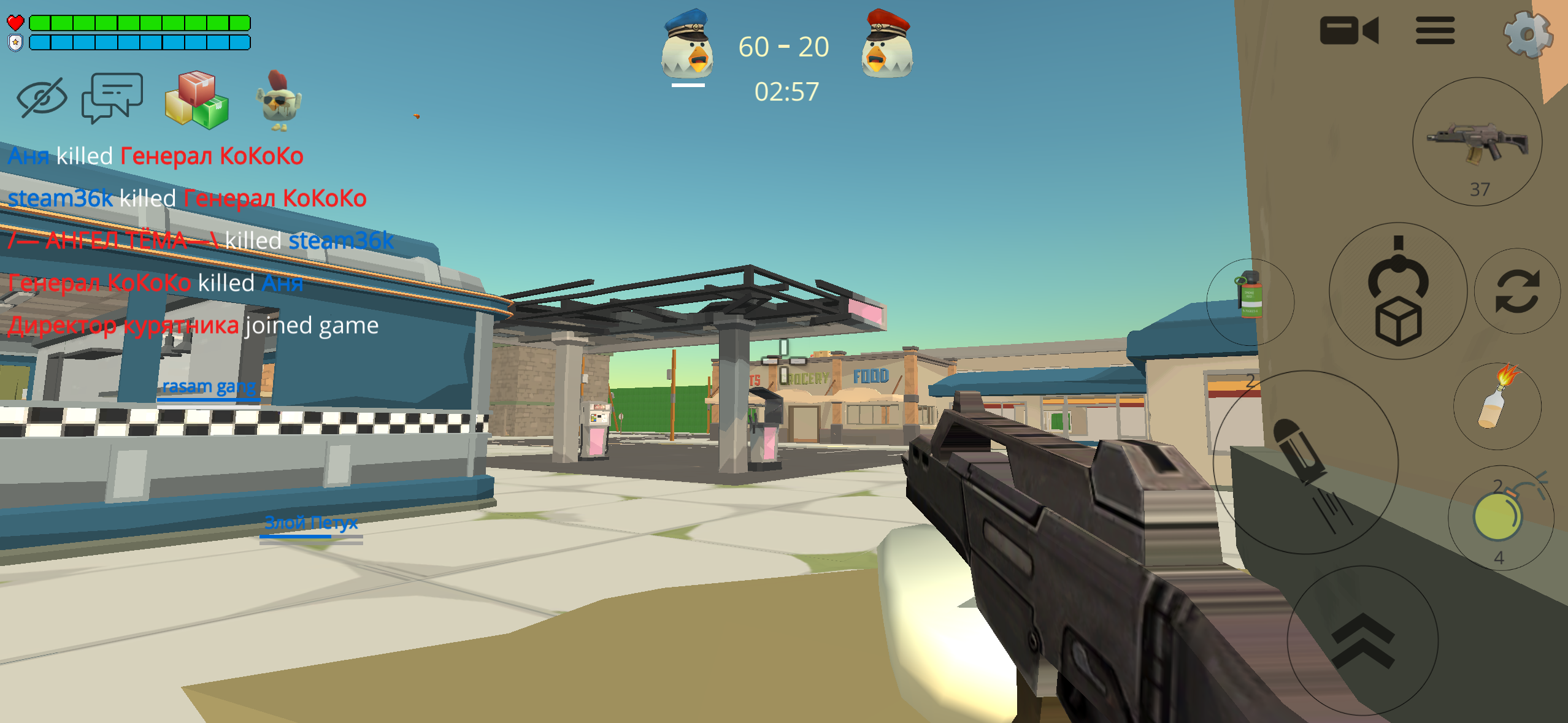1568x723 pixels.
Task: Click the green health bar
Action: (x=141, y=23)
